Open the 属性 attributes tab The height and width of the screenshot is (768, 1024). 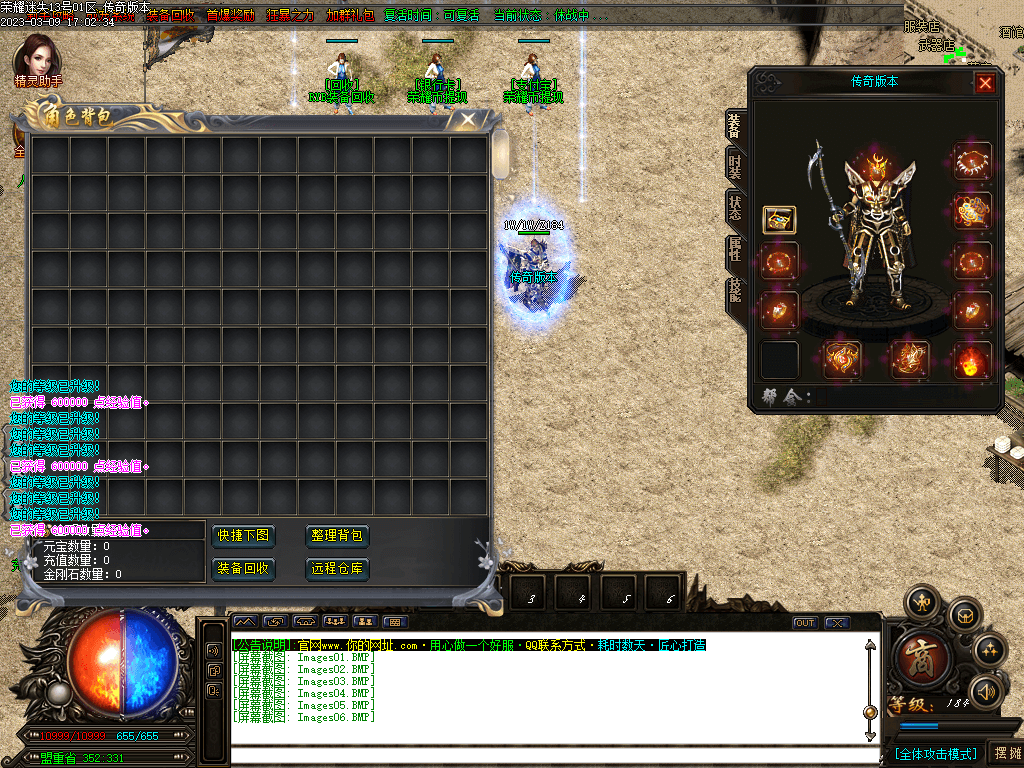click(735, 250)
